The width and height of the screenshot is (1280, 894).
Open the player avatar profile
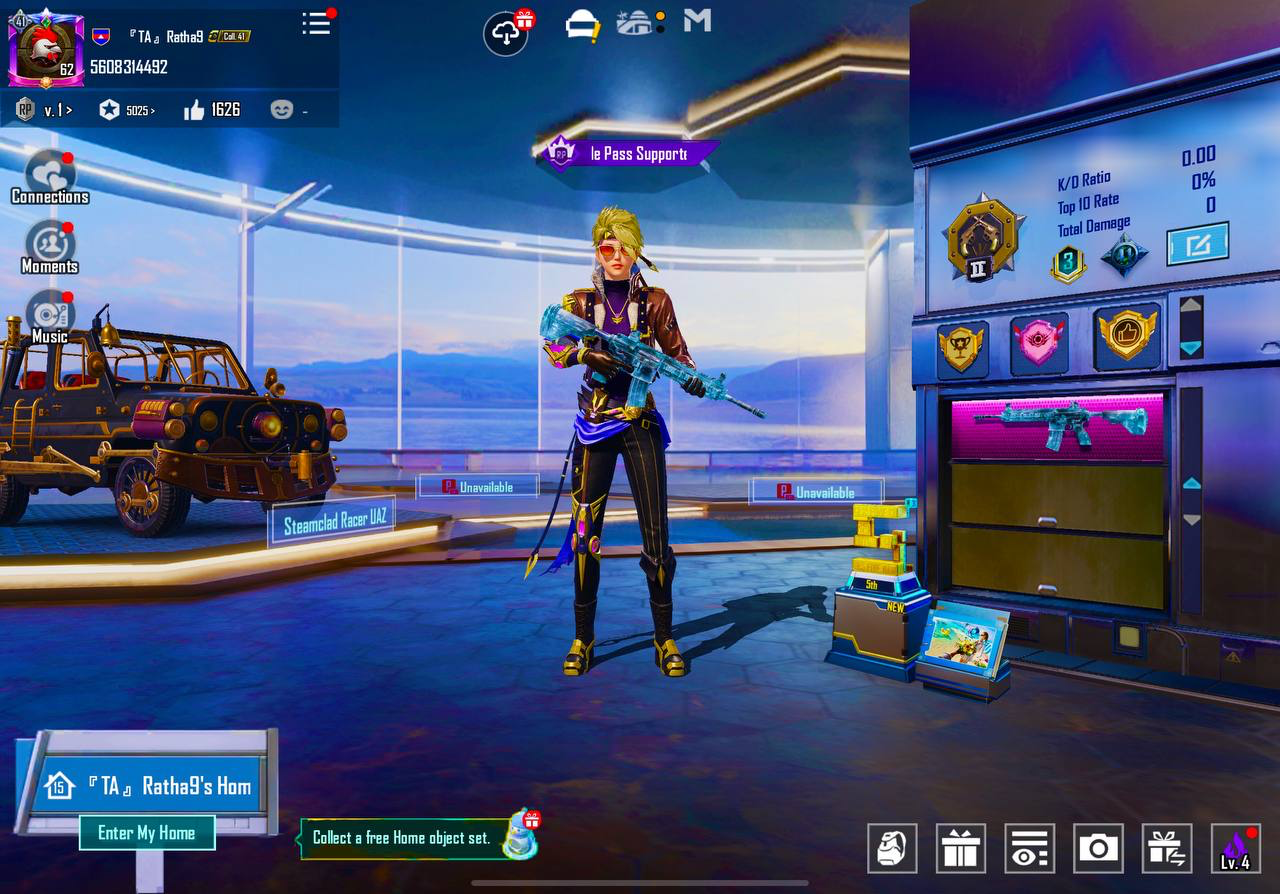point(42,47)
